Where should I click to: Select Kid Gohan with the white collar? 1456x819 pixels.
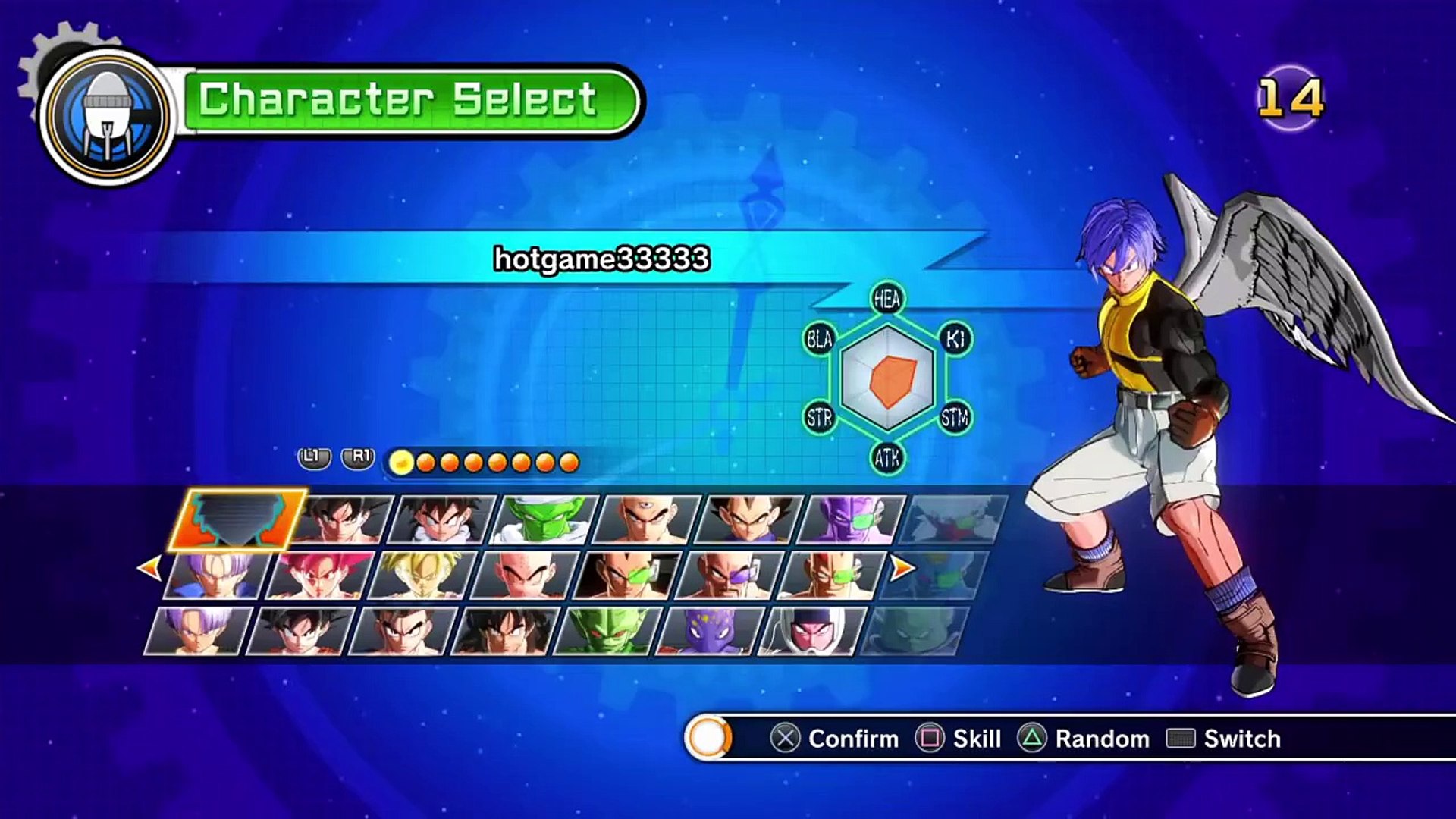[443, 520]
